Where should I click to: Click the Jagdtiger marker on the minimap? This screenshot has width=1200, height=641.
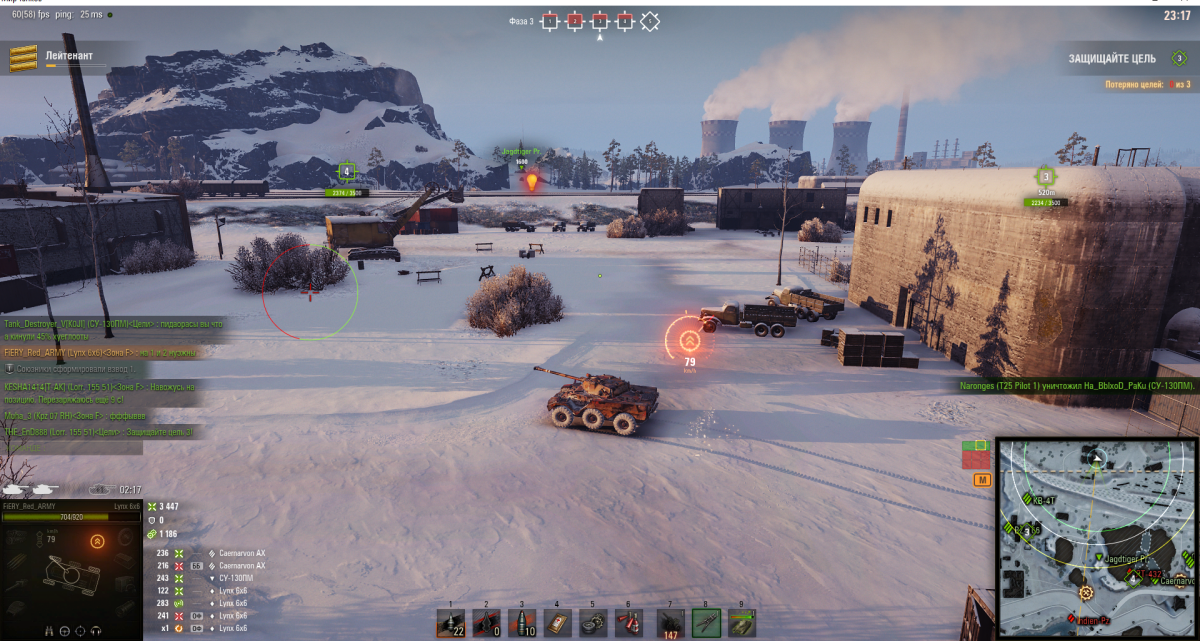1101,556
